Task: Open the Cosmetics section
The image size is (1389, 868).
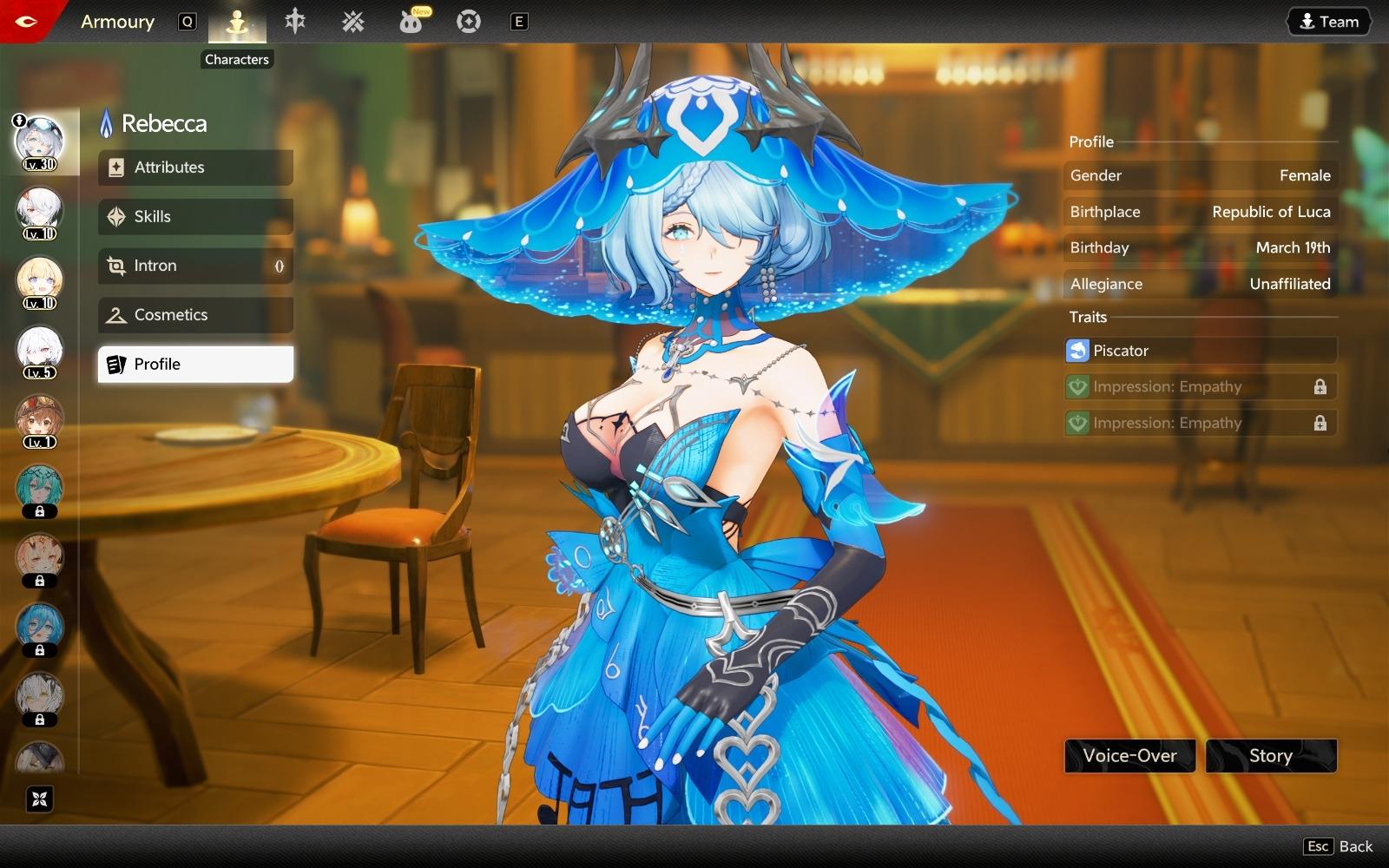Action: pos(195,315)
